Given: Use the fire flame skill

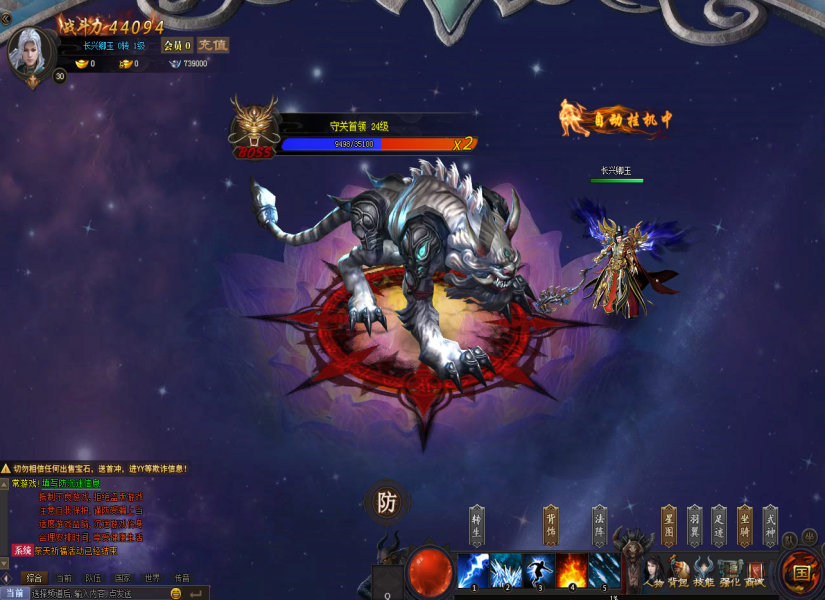Looking at the screenshot, I should (571, 570).
